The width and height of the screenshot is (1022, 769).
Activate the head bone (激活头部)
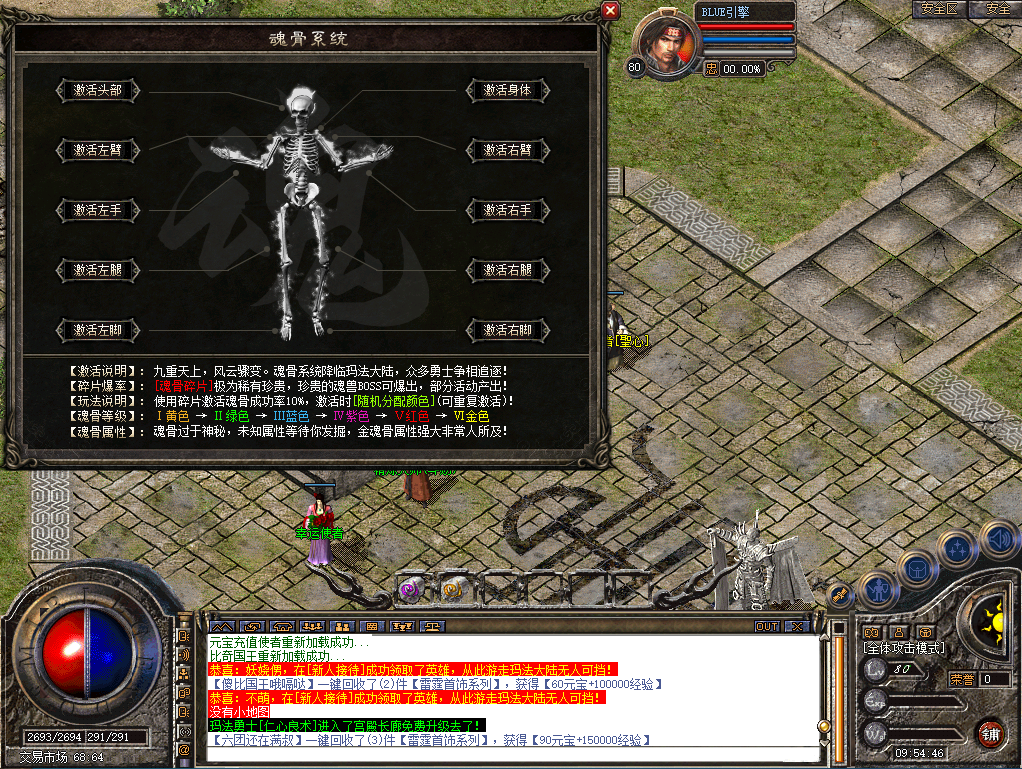(97, 90)
